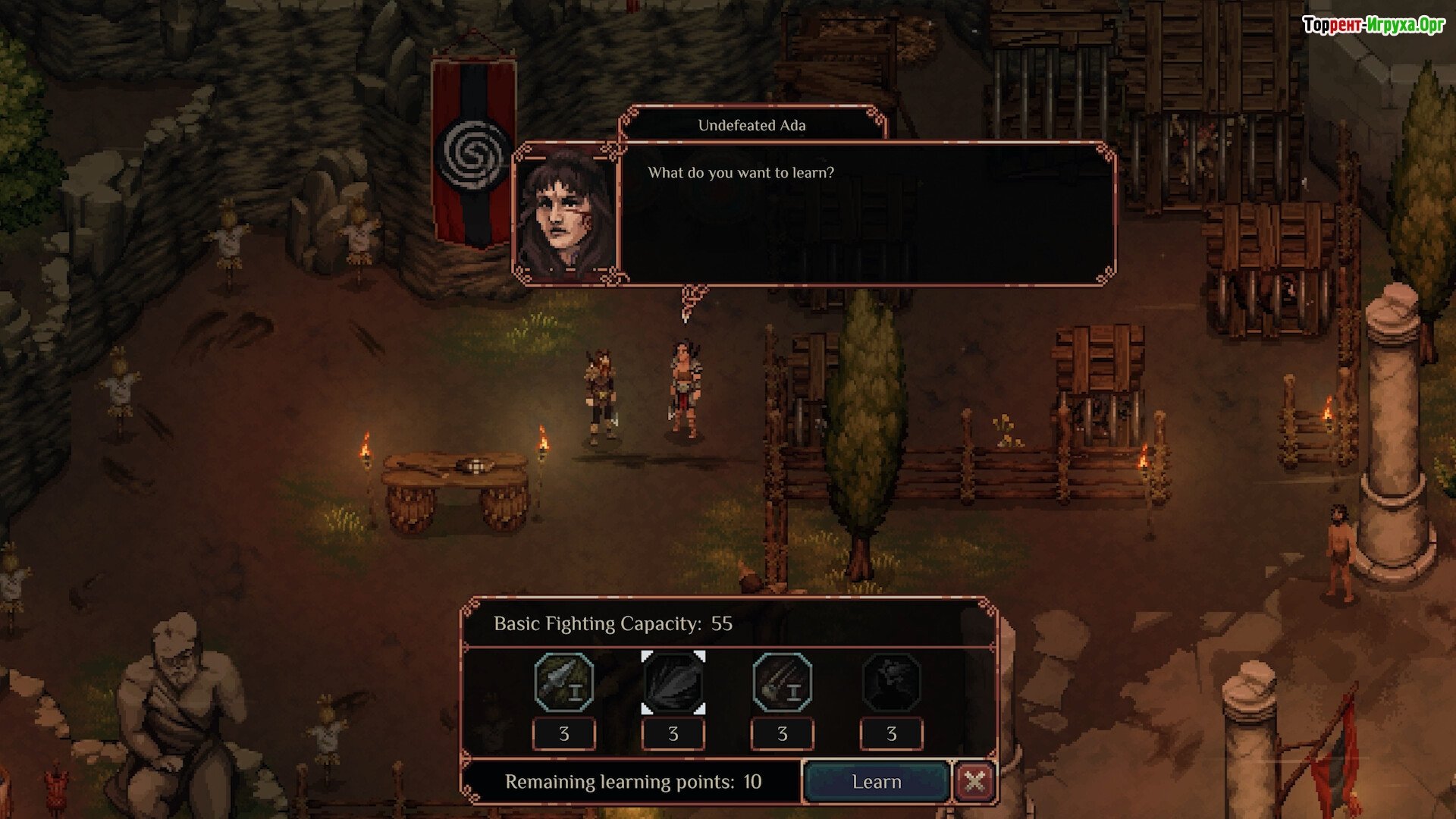Choose the highlighted dark slash skill
Image resolution: width=1456 pixels, height=819 pixels.
673,682
